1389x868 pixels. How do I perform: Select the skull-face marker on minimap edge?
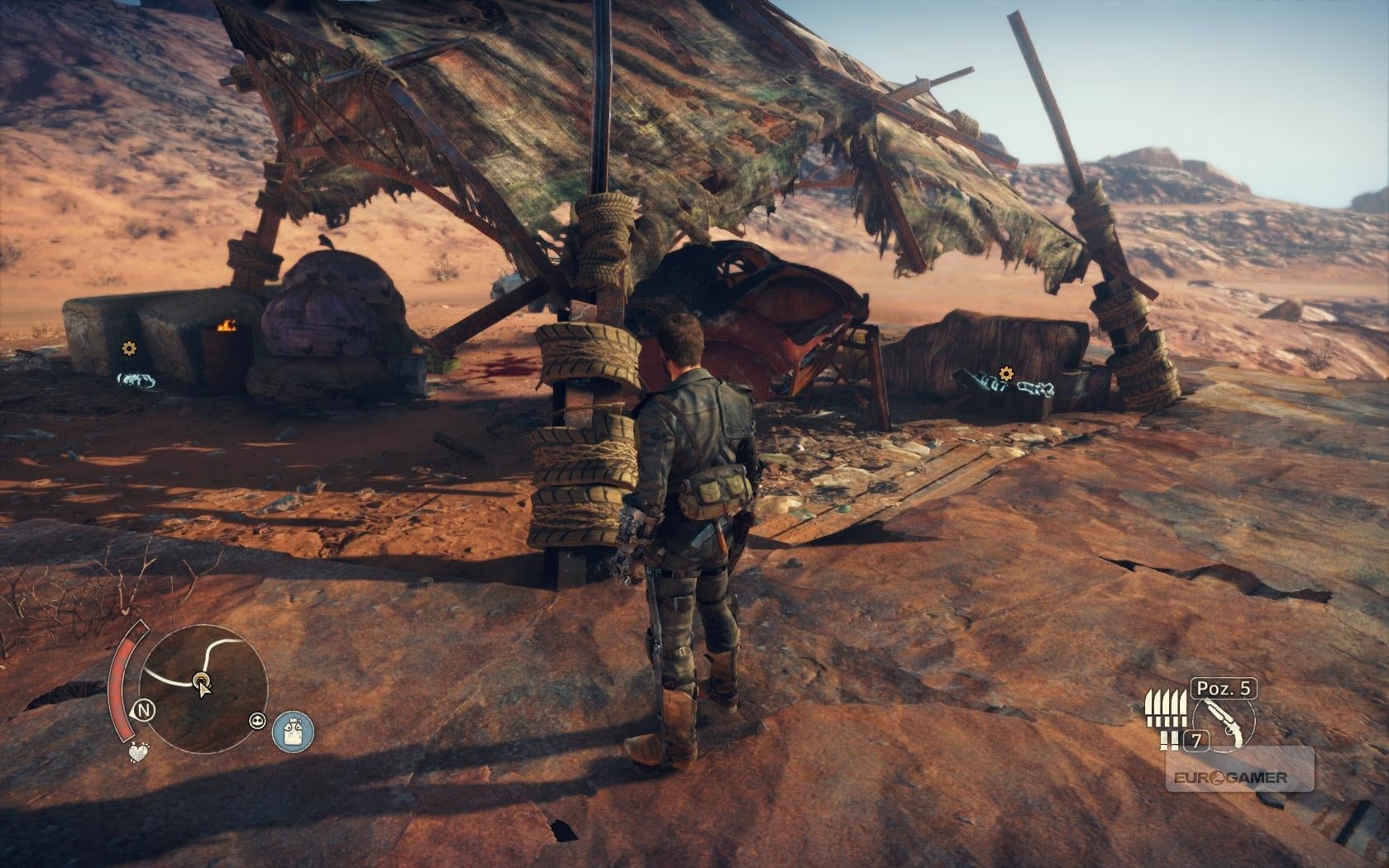point(257,721)
